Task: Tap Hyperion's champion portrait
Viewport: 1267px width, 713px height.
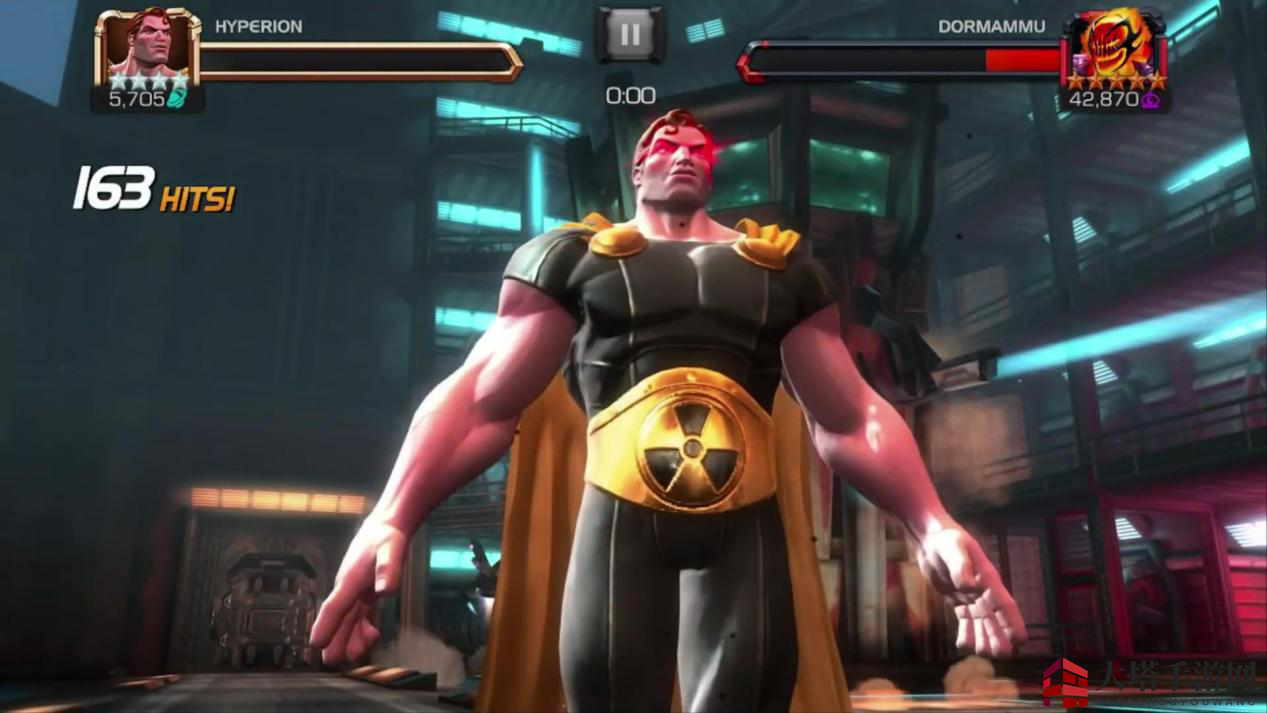Action: click(x=147, y=49)
